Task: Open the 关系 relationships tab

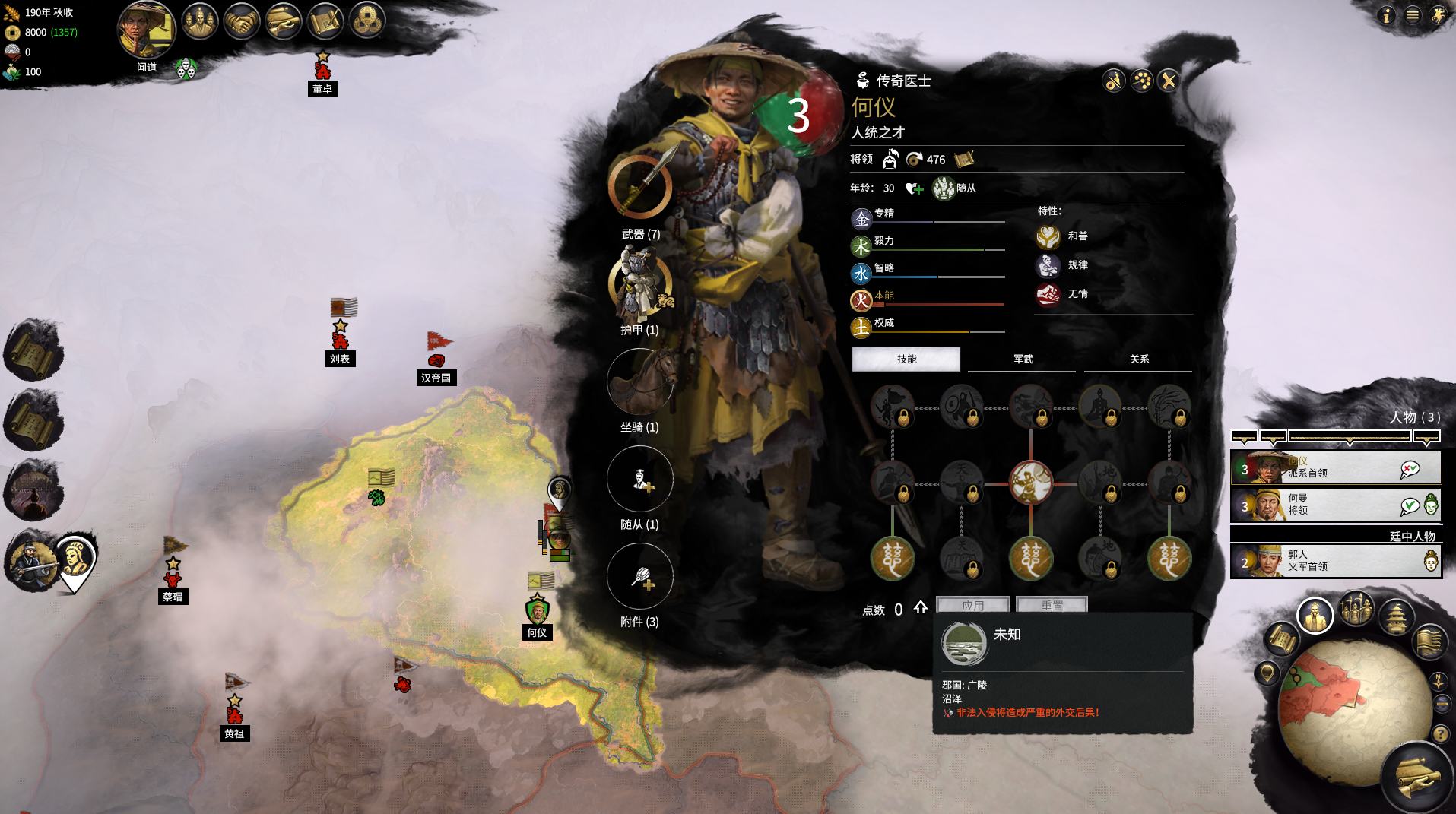Action: point(1138,359)
